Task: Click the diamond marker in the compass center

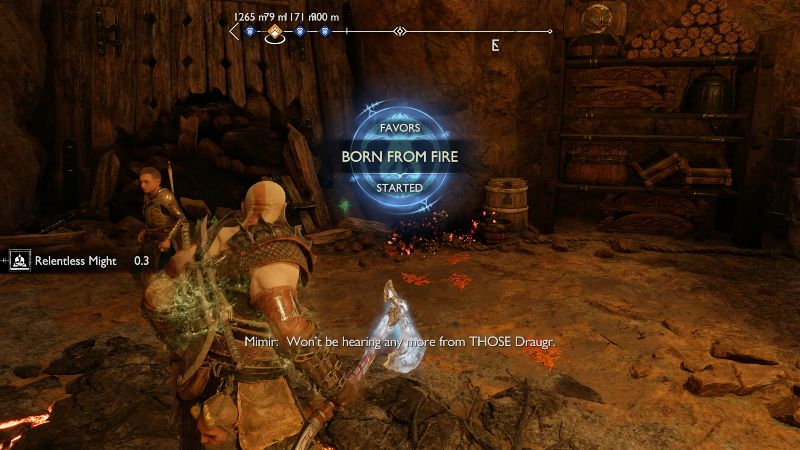Action: coord(400,32)
